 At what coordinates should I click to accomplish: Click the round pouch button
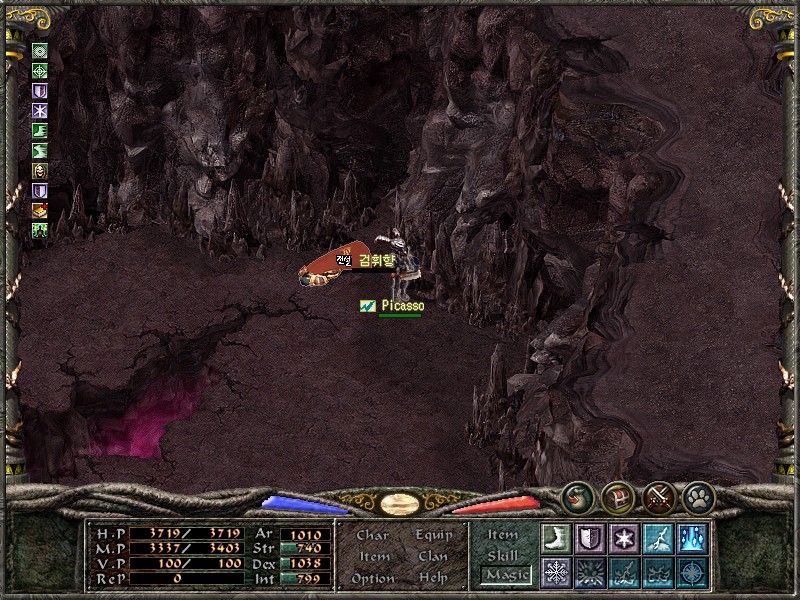(576, 496)
